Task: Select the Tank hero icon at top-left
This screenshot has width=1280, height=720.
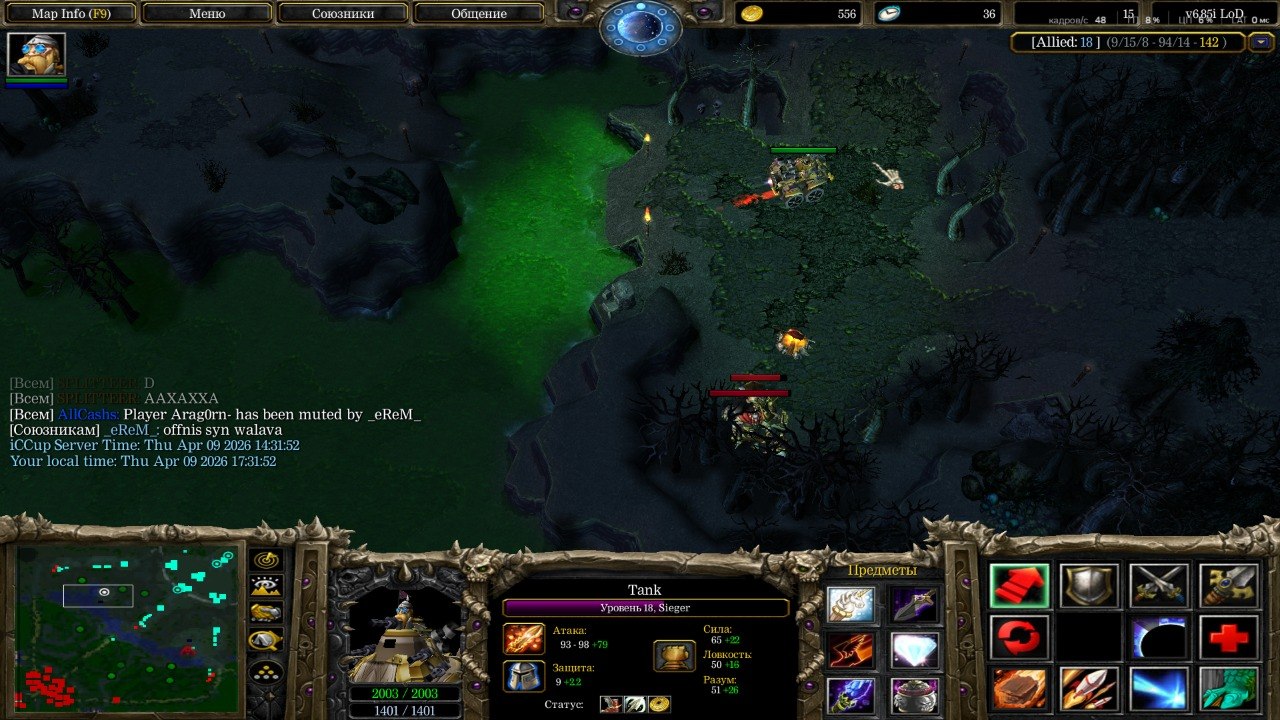Action: pyautogui.click(x=36, y=54)
